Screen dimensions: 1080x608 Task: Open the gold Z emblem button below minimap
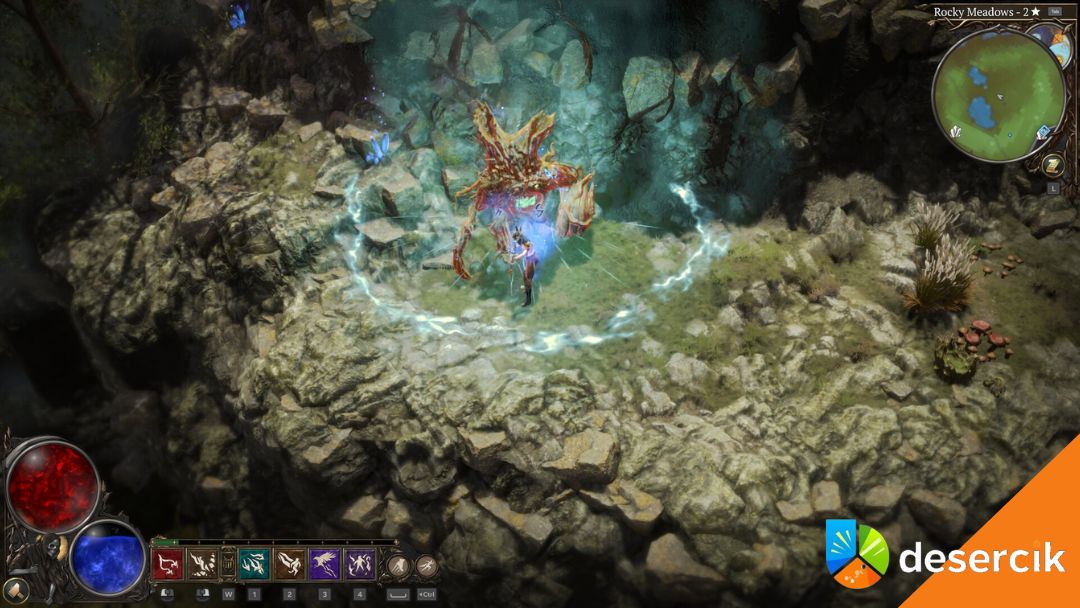pyautogui.click(x=1052, y=165)
